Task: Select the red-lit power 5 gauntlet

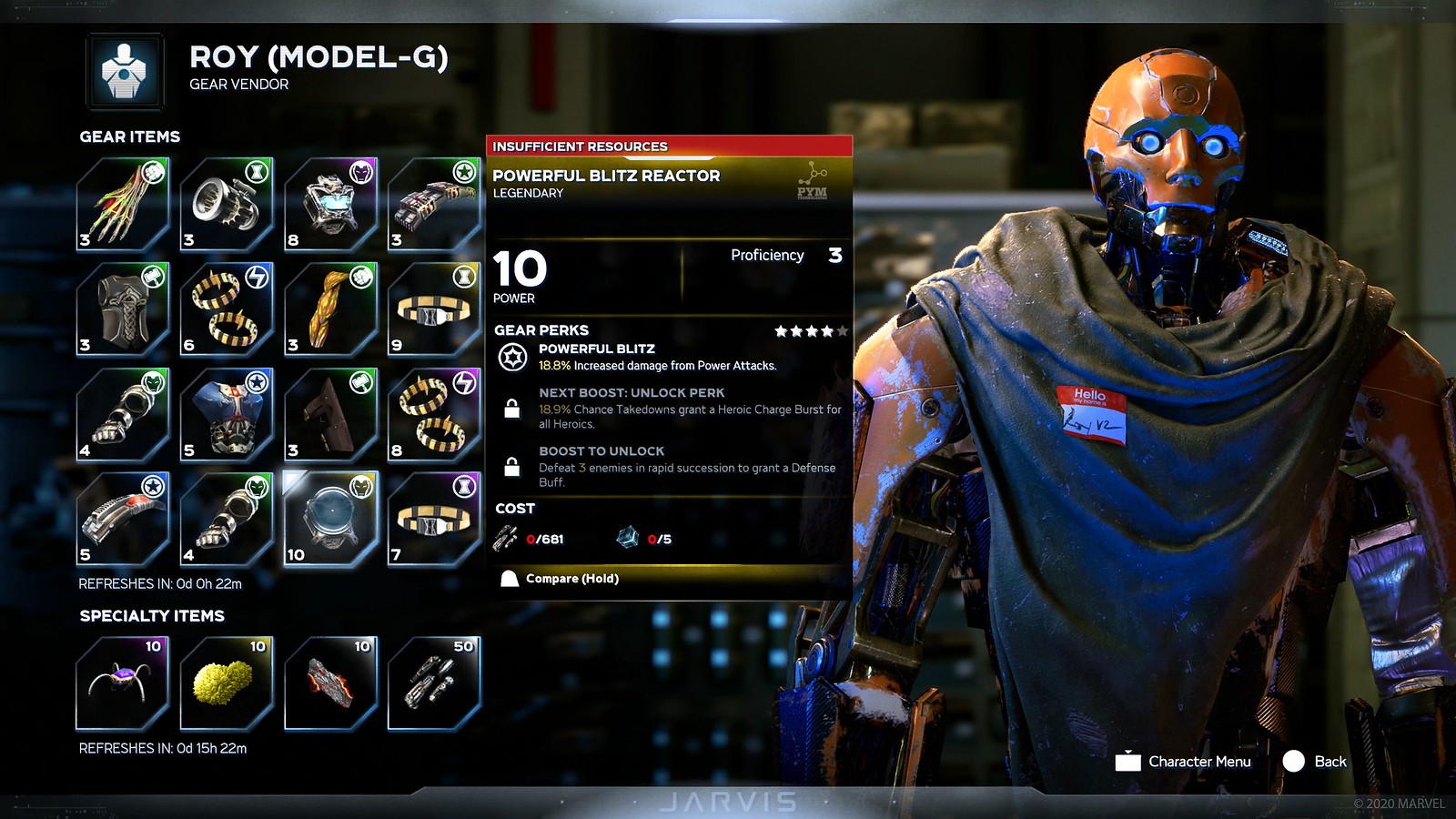Action: (123, 519)
